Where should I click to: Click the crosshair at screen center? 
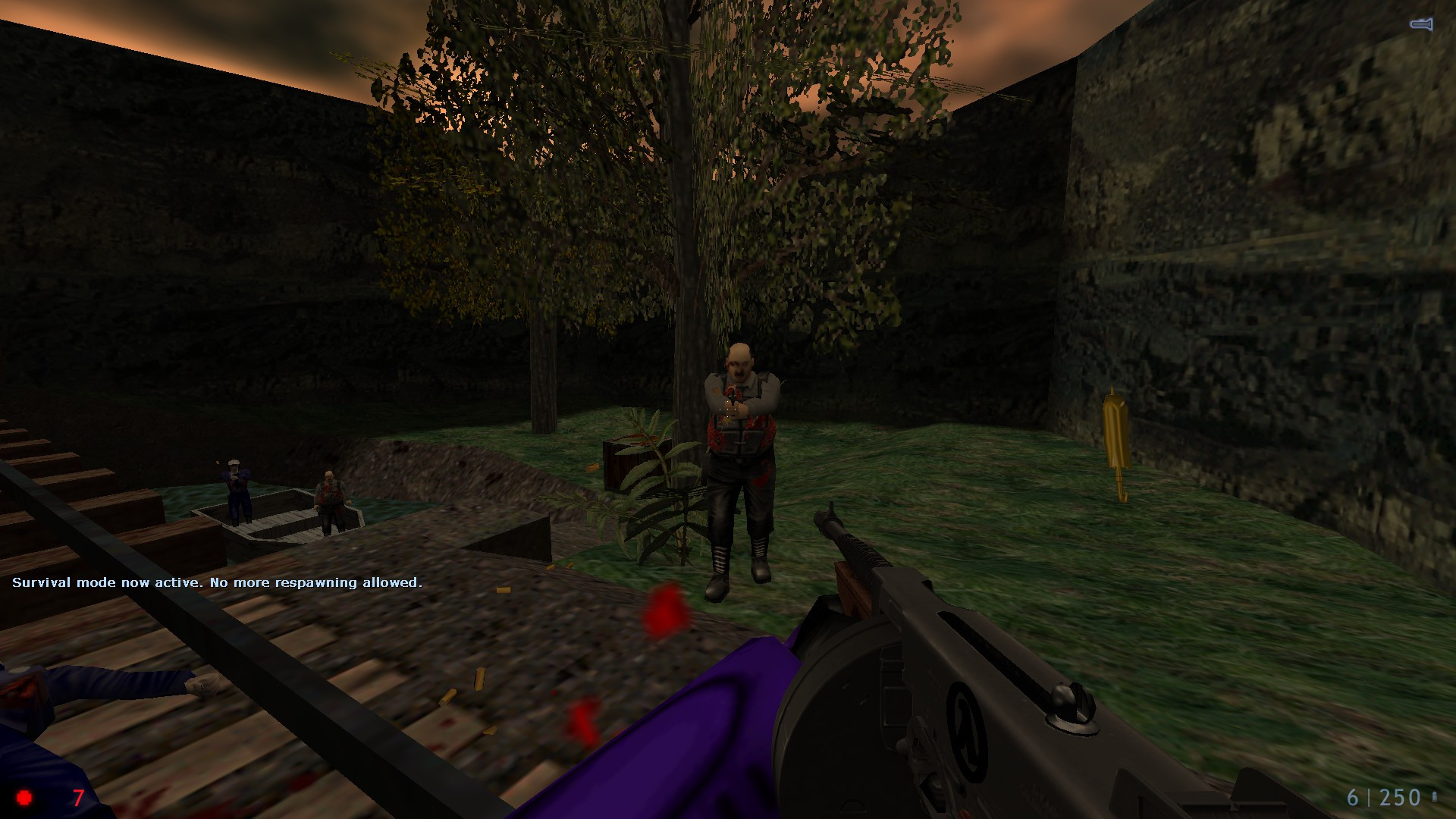coord(728,409)
